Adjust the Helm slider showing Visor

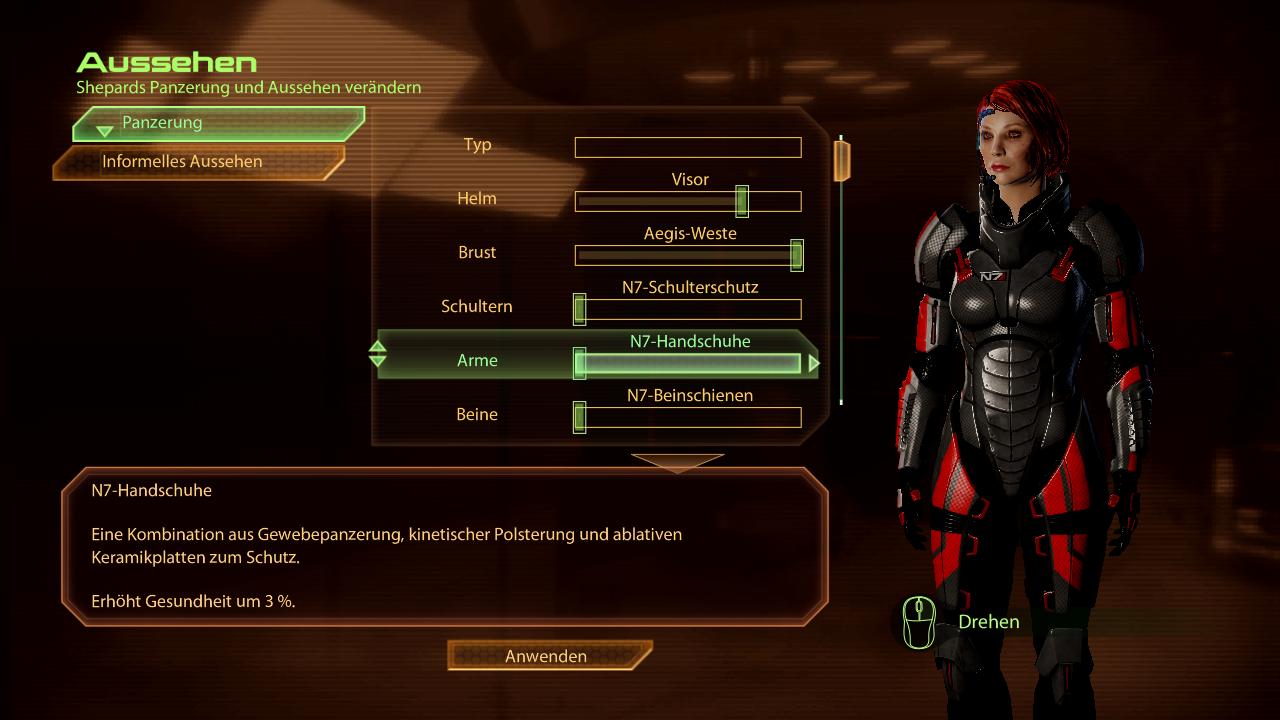(688, 202)
